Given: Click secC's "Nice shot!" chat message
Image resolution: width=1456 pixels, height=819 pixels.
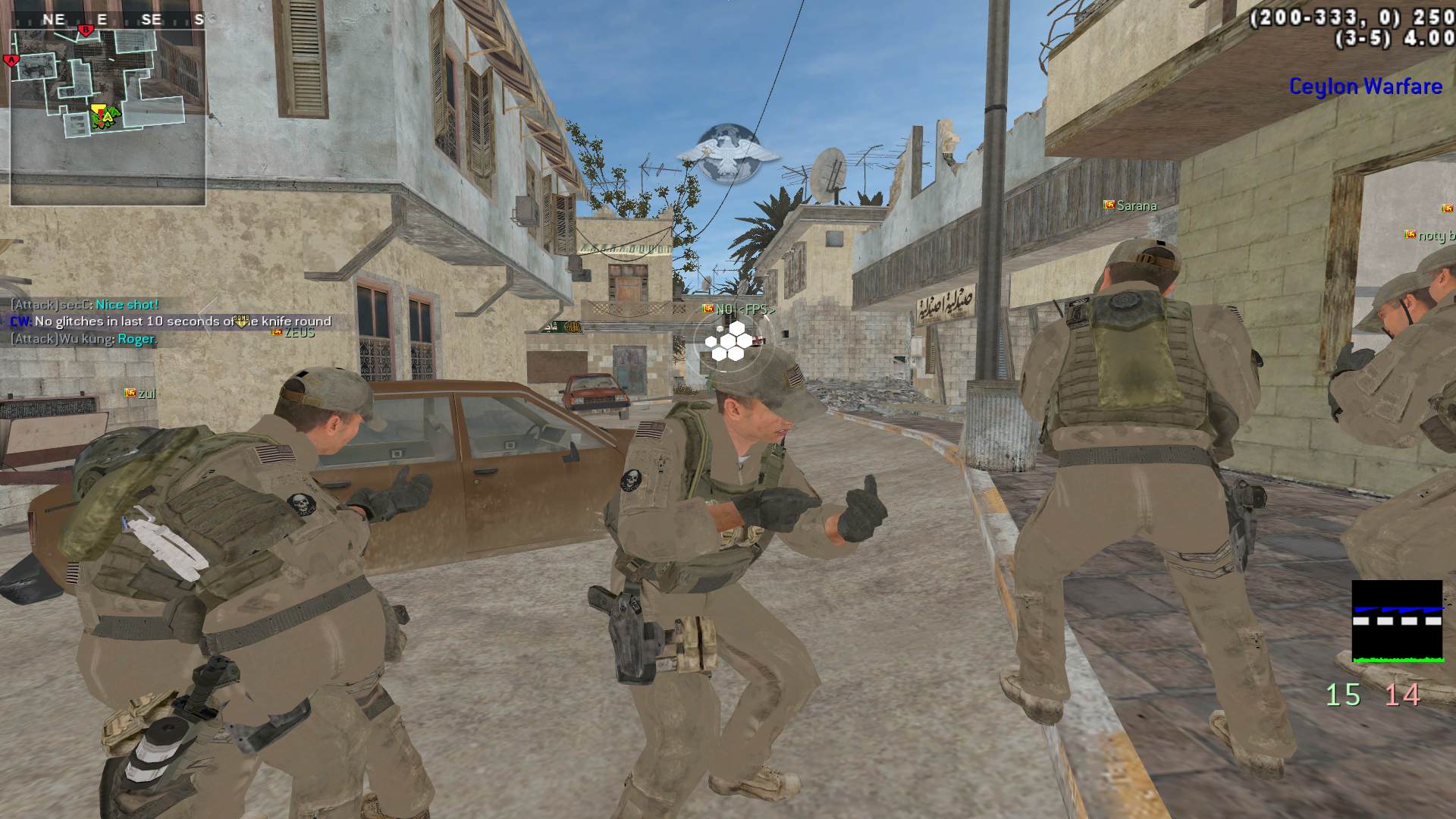Looking at the screenshot, I should click(84, 305).
